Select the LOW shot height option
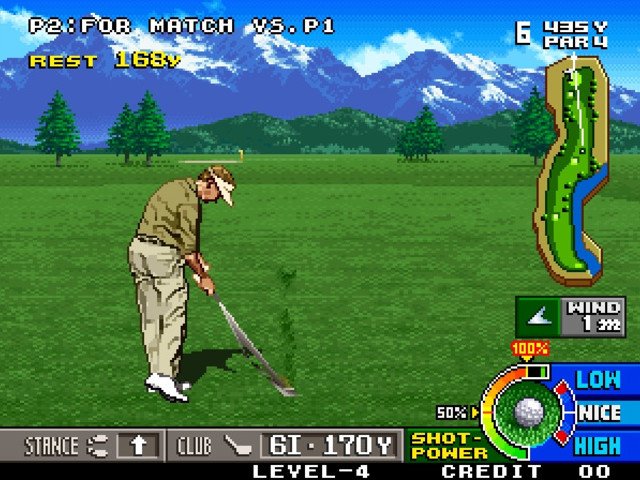The width and height of the screenshot is (640, 480). 598,379
